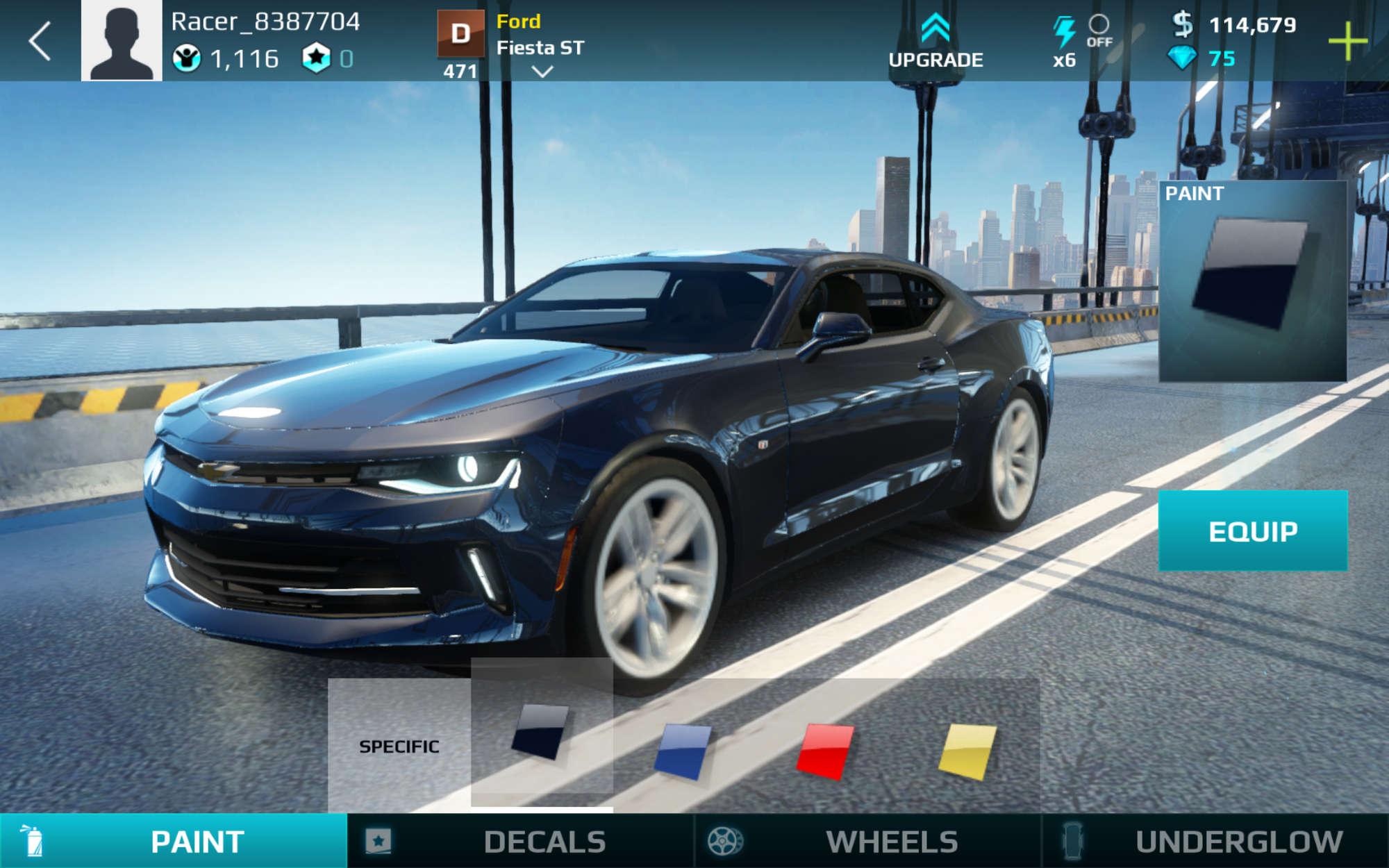Add currency with the green plus button
This screenshot has width=1389, height=868.
point(1347,41)
